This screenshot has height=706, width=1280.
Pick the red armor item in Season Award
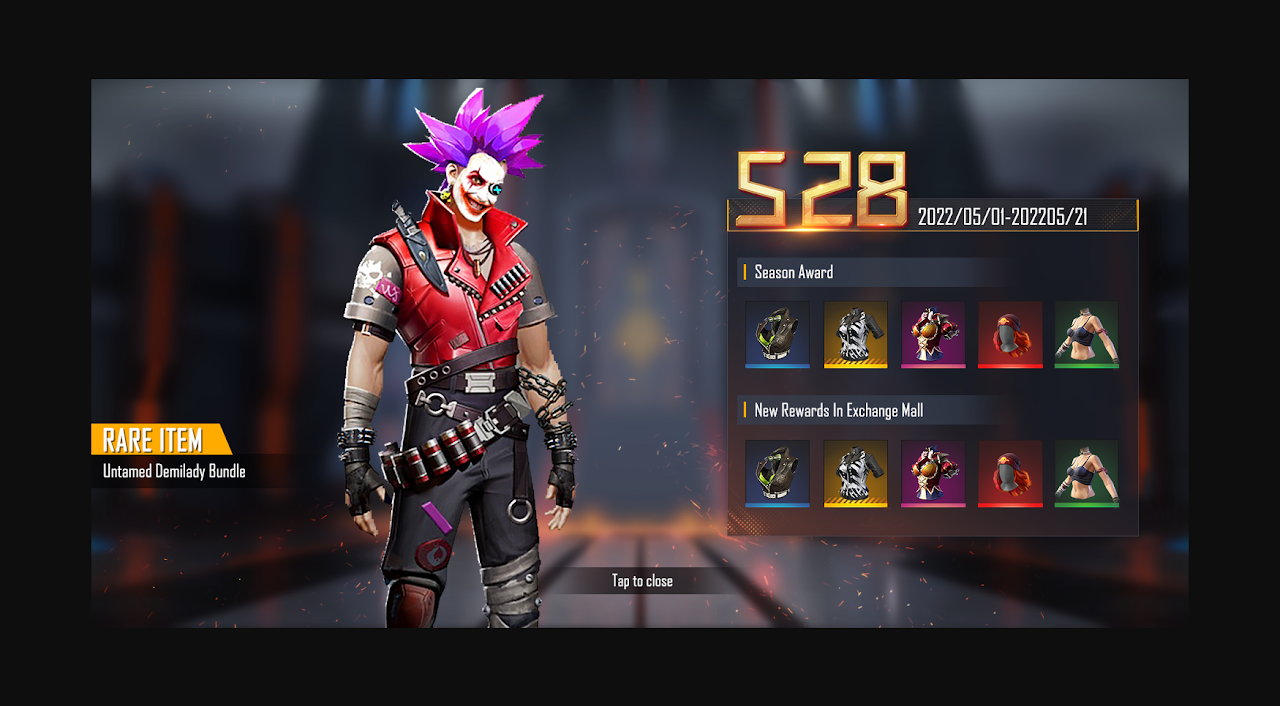point(933,334)
